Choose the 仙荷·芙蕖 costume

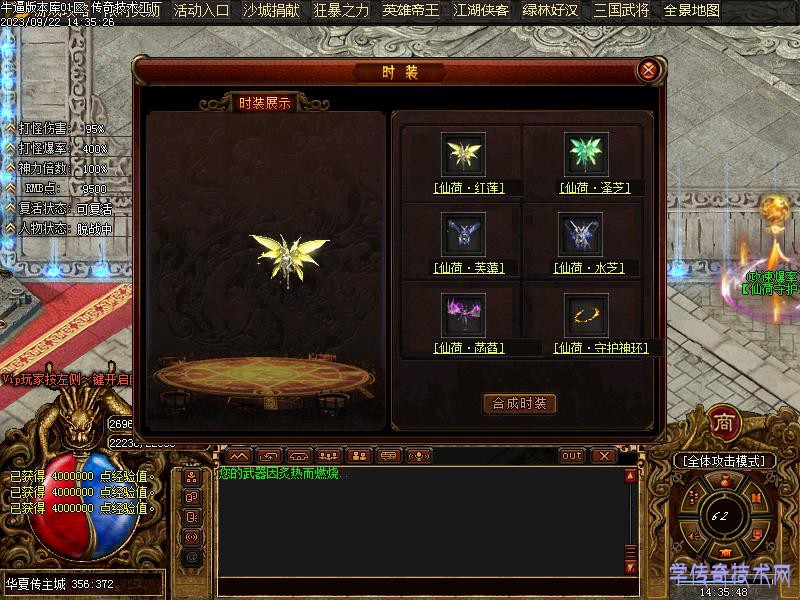(x=463, y=234)
